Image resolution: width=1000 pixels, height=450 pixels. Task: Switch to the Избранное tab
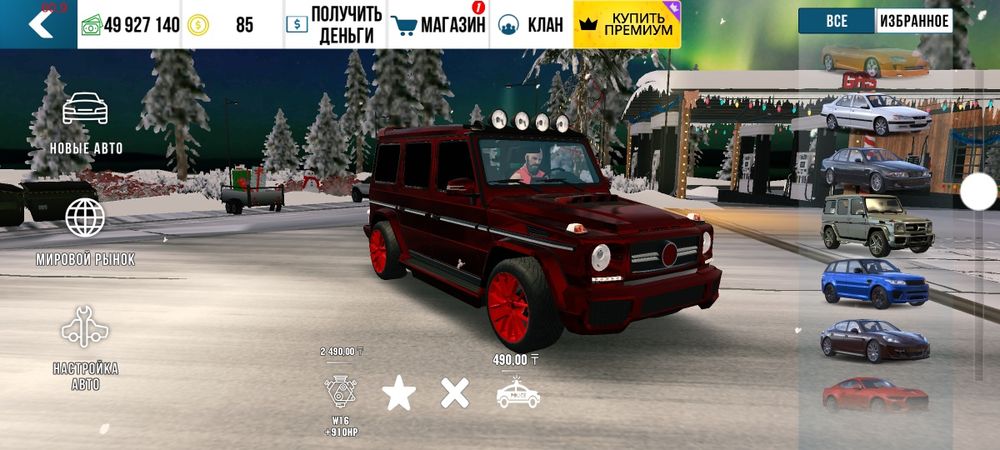(x=914, y=21)
